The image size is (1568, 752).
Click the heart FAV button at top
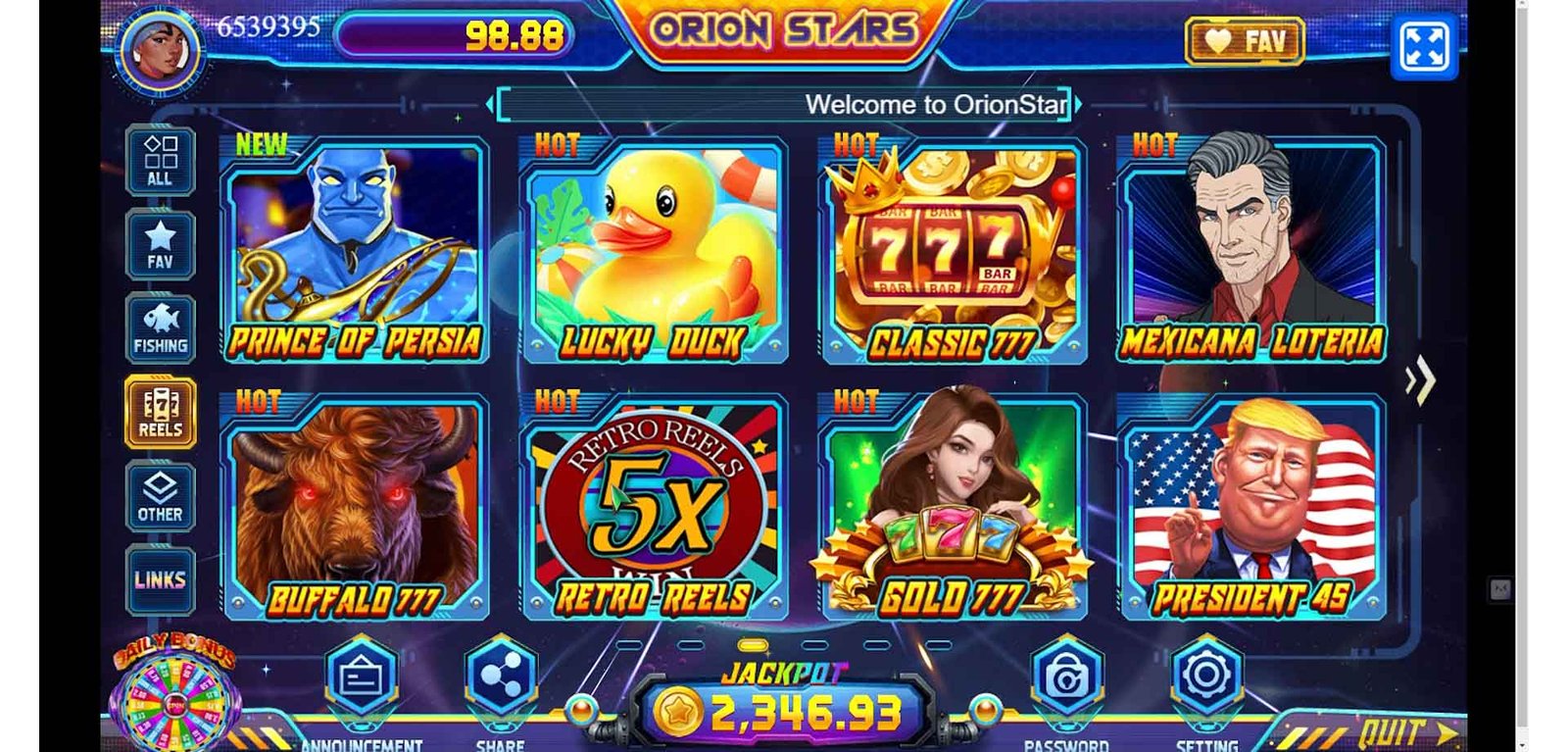(1244, 41)
